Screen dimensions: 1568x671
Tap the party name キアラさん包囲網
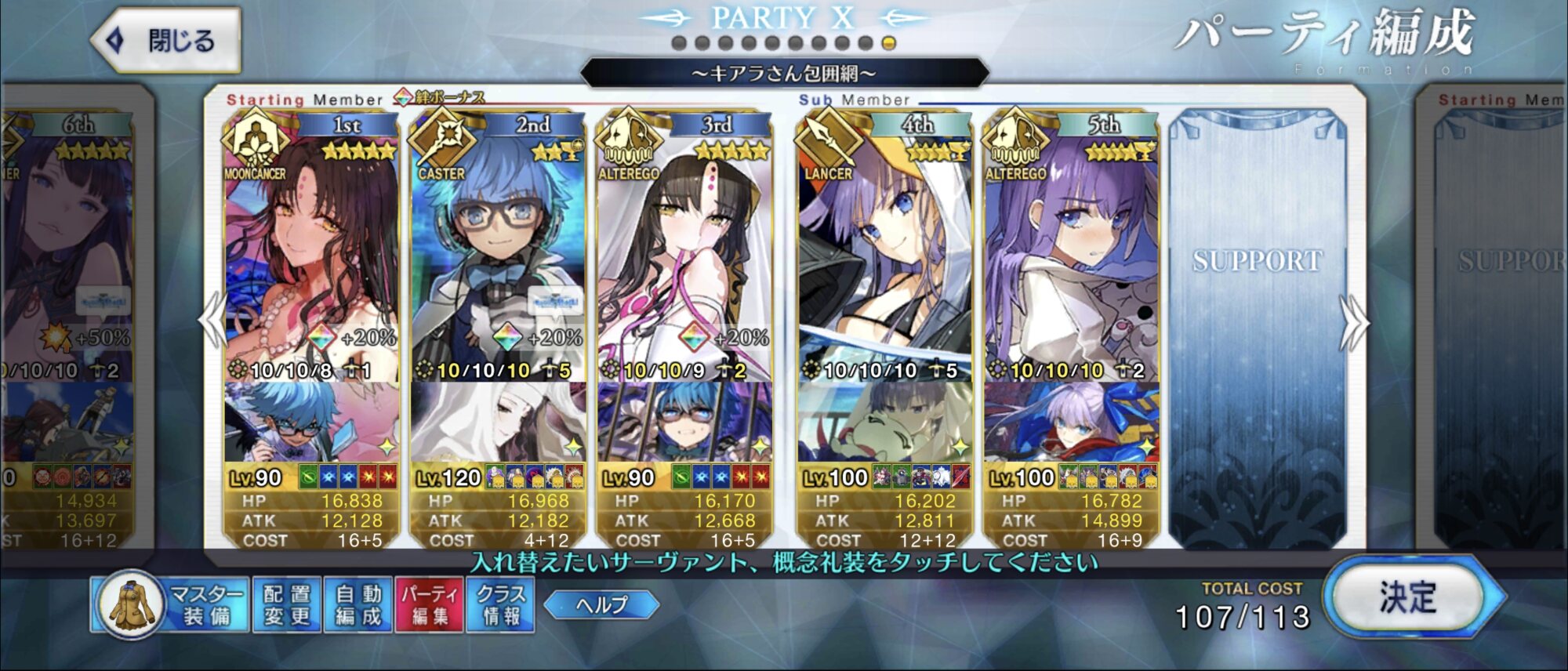tap(784, 74)
